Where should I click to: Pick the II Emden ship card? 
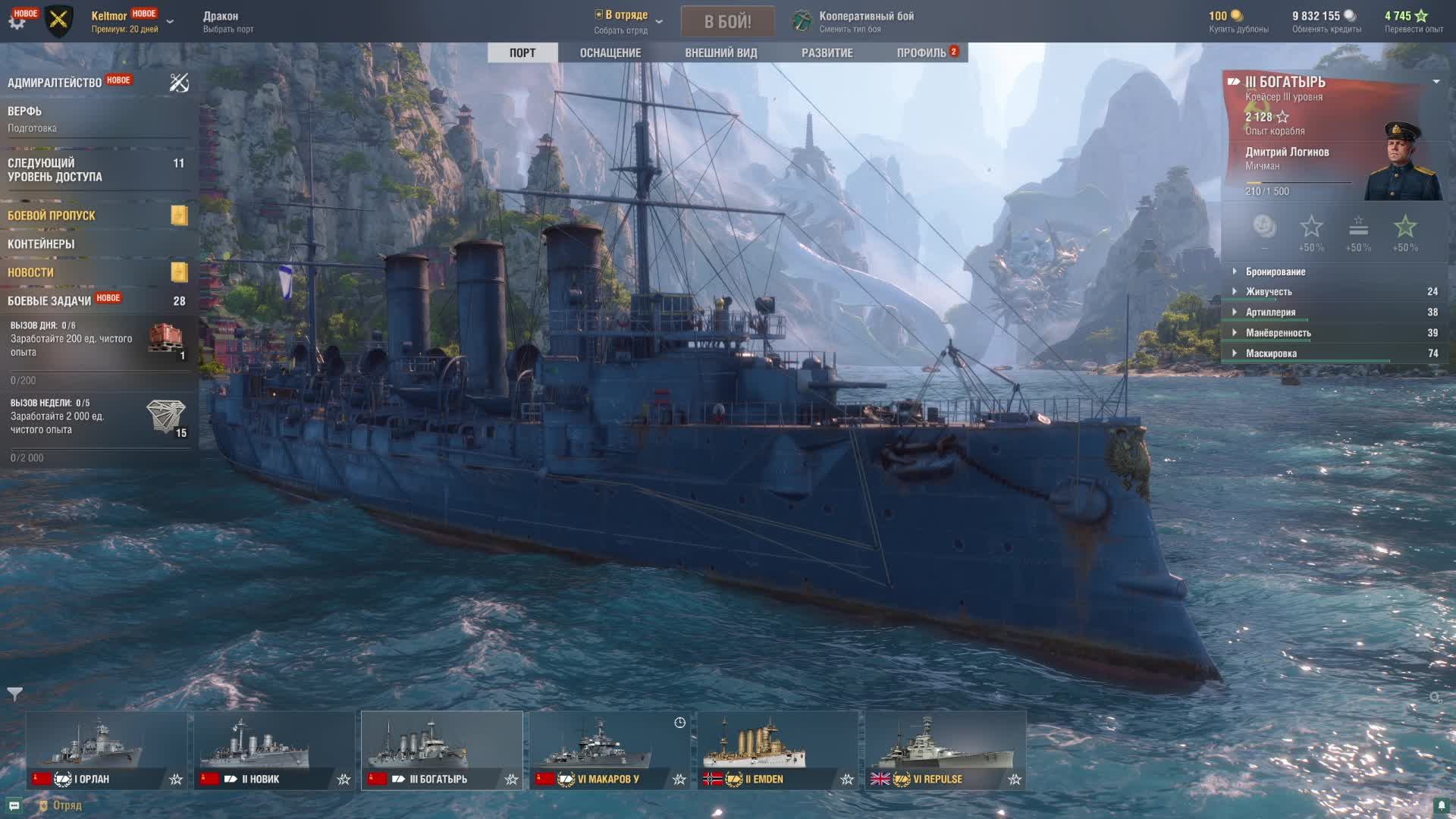[x=777, y=750]
